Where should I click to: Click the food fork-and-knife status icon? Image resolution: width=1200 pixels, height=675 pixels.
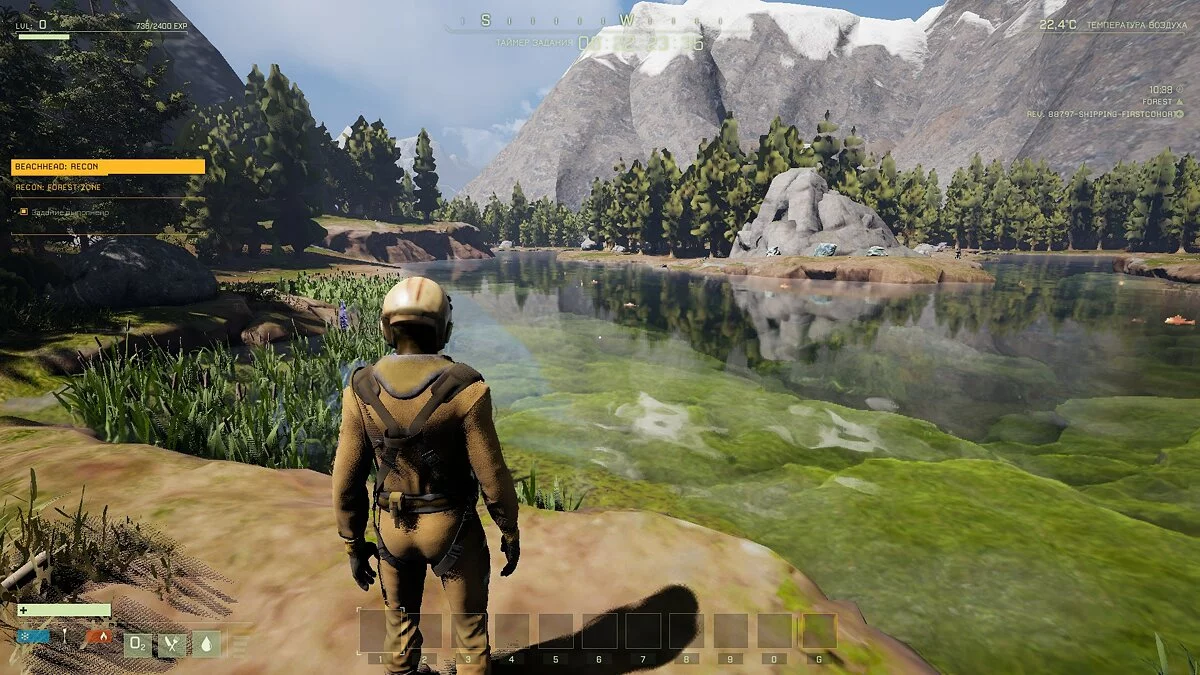point(172,645)
